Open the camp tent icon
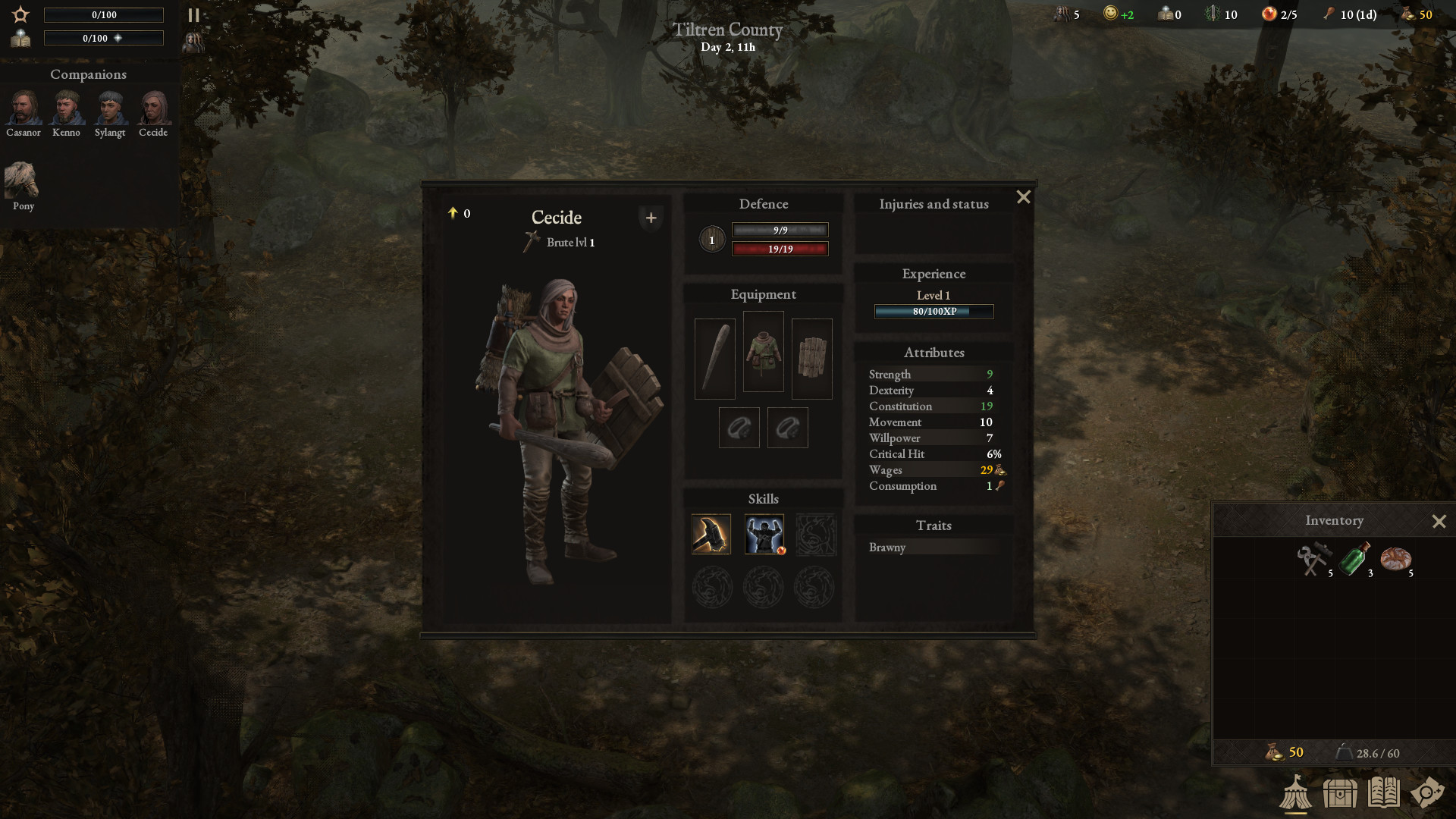Screen dimensions: 1456x819 coord(1296,795)
